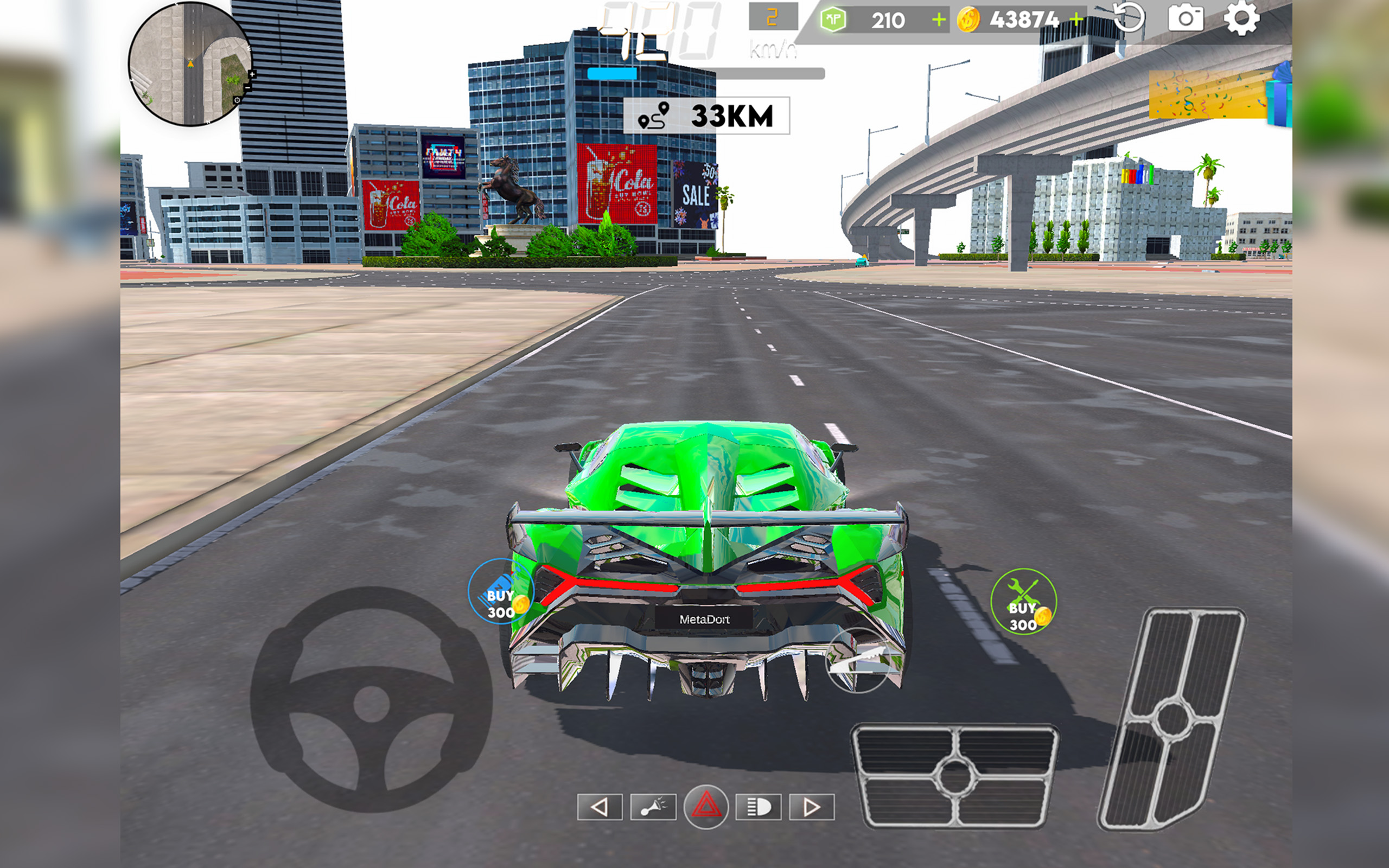The width and height of the screenshot is (1389, 868).
Task: Open the minimap in the top-left corner
Action: [x=189, y=65]
